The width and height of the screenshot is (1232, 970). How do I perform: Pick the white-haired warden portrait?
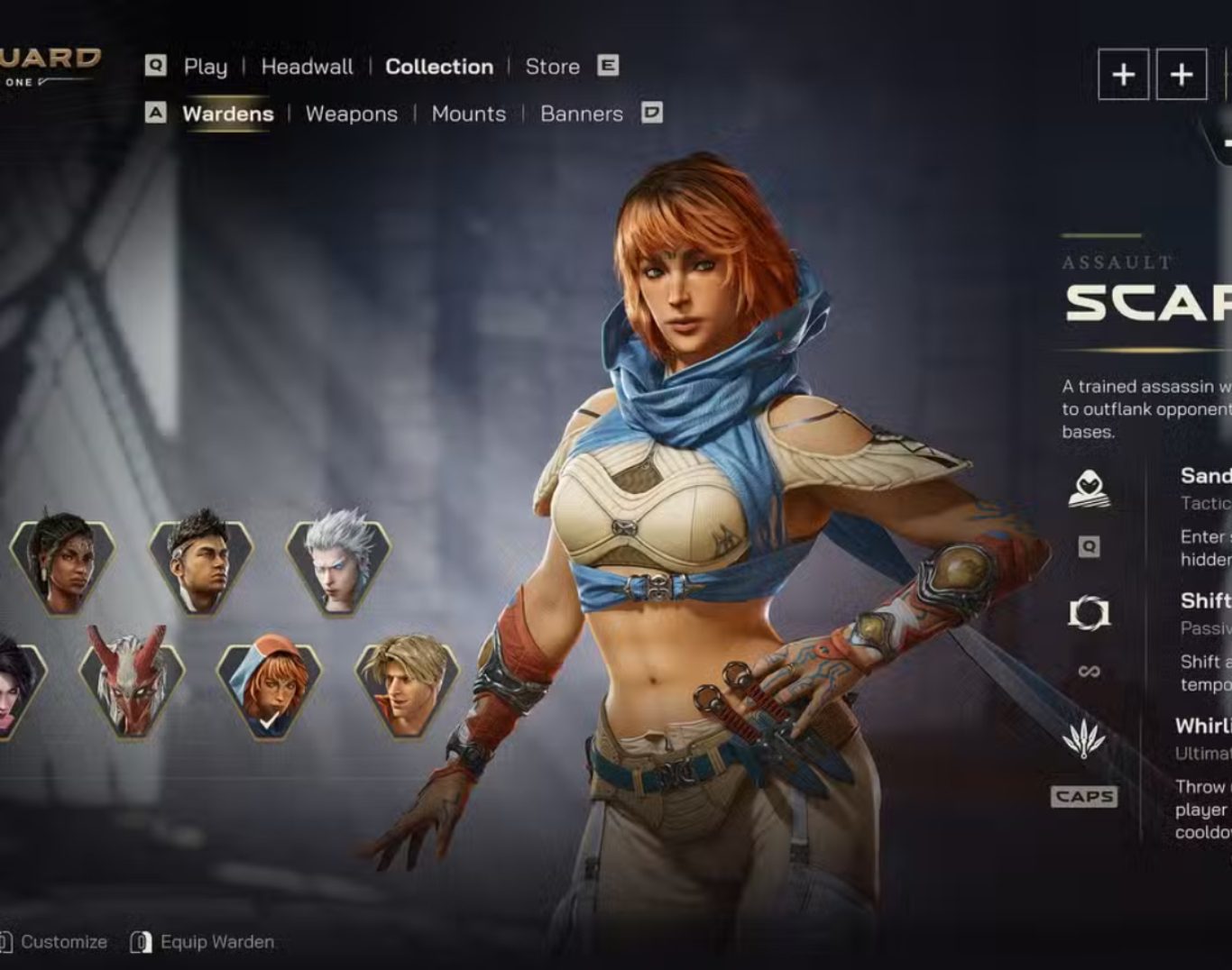(338, 562)
